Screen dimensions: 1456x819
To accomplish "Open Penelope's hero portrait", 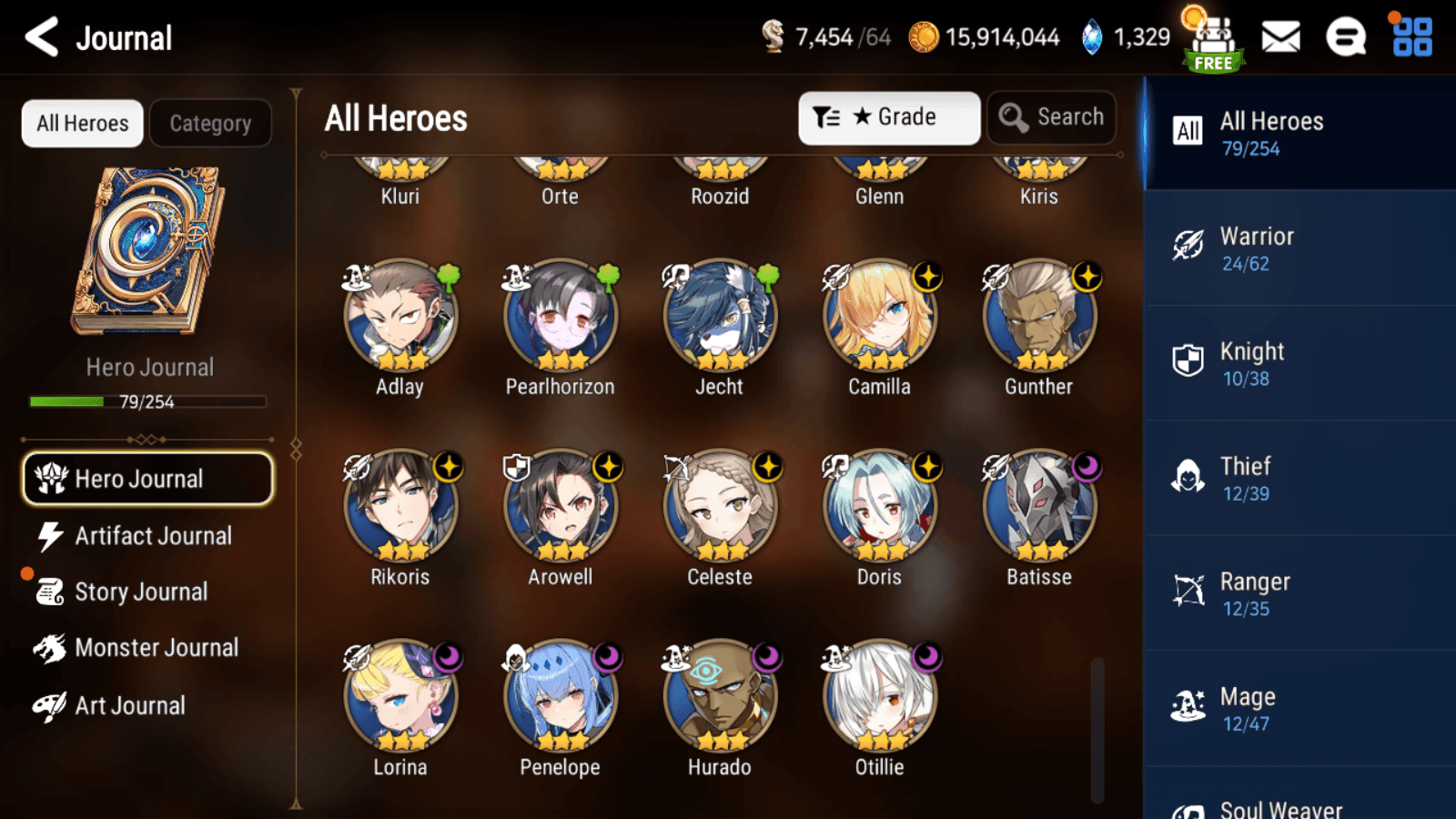I will (x=560, y=698).
